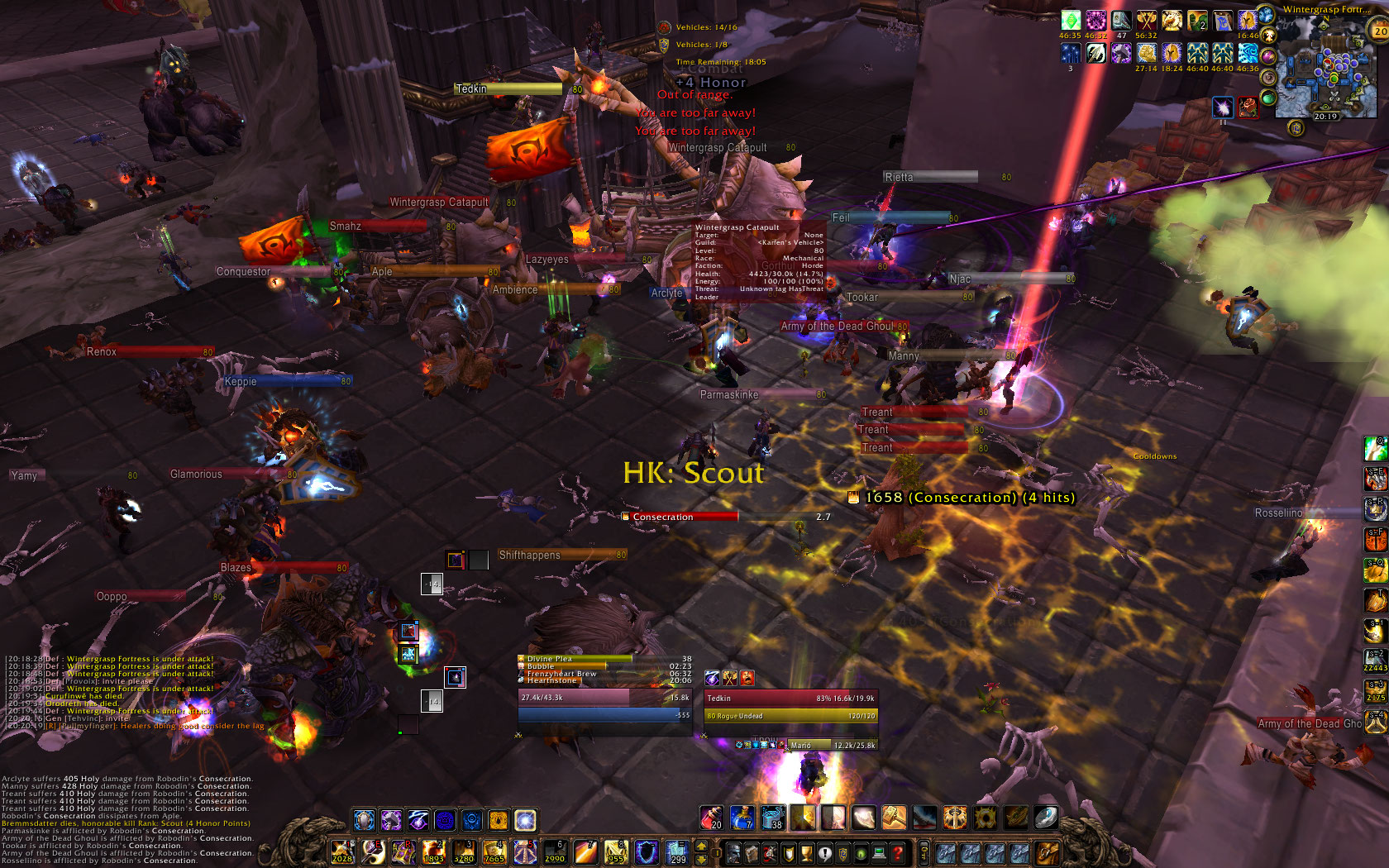
Task: Open the backpack at bar's right end
Action: 1048,852
